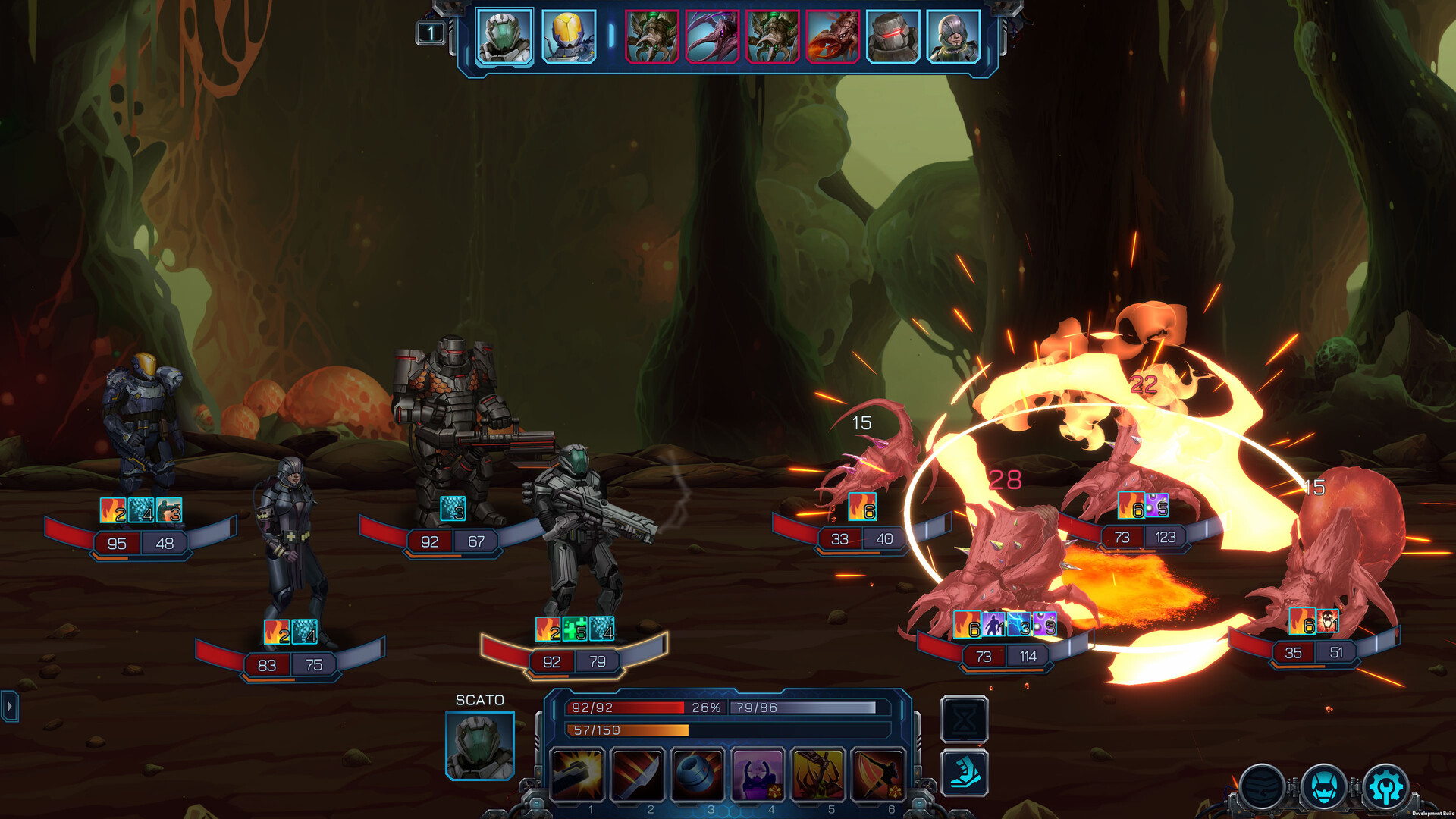Select Scato's portrait beside the ability bar
Screen dimensions: 1456x819
pos(480,745)
